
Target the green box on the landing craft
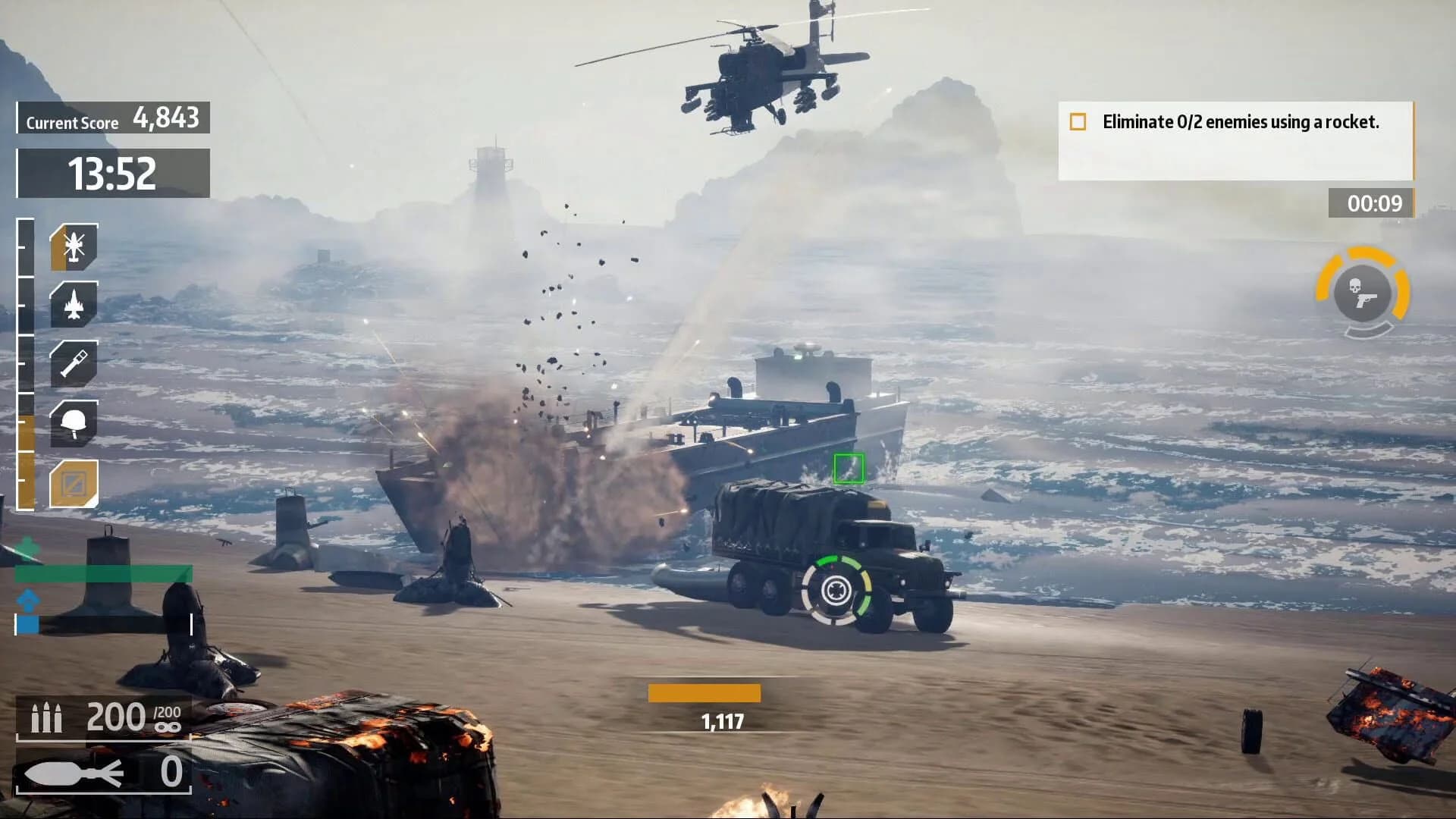[849, 469]
